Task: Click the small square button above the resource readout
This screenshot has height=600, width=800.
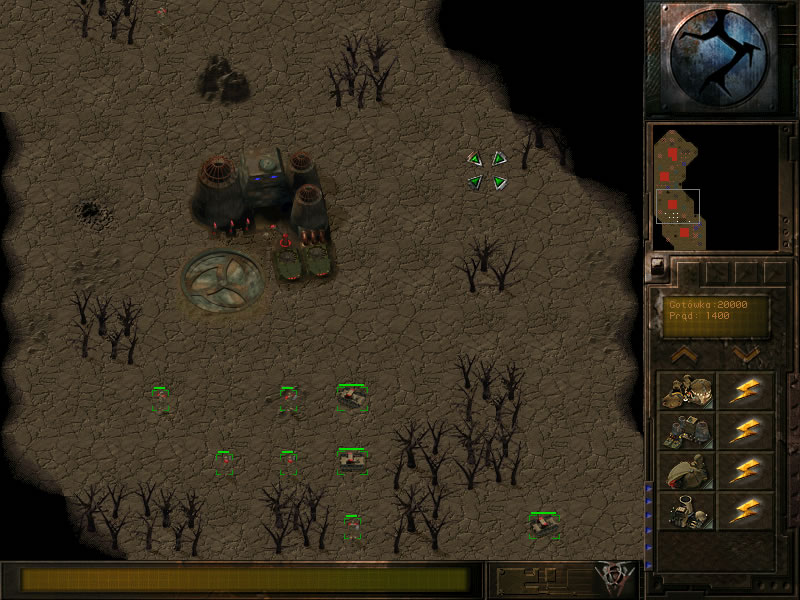Action: click(x=656, y=267)
